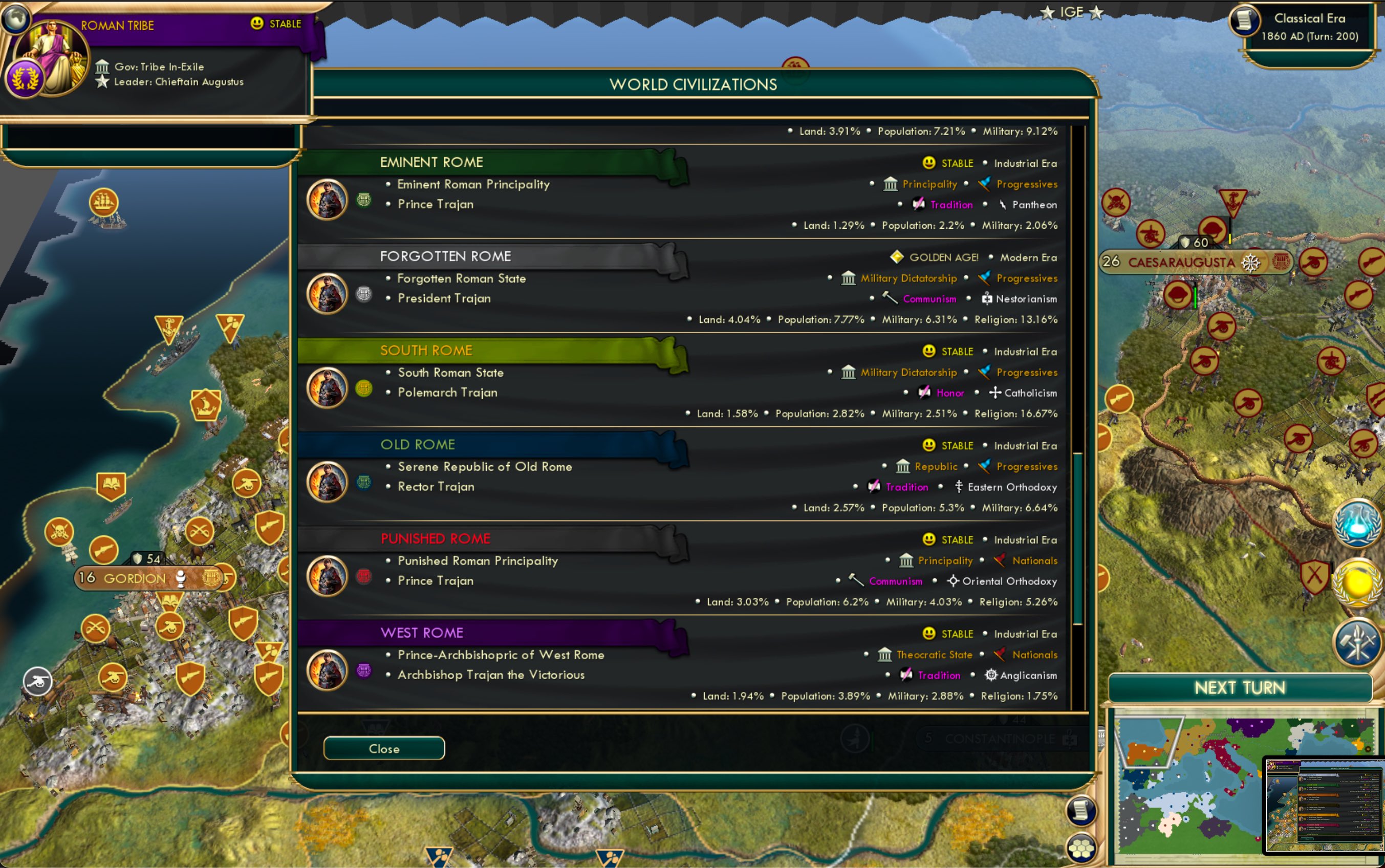Screen dimensions: 1385x868
Task: Pick the Old Rome civilization entry
Action: coord(417,445)
